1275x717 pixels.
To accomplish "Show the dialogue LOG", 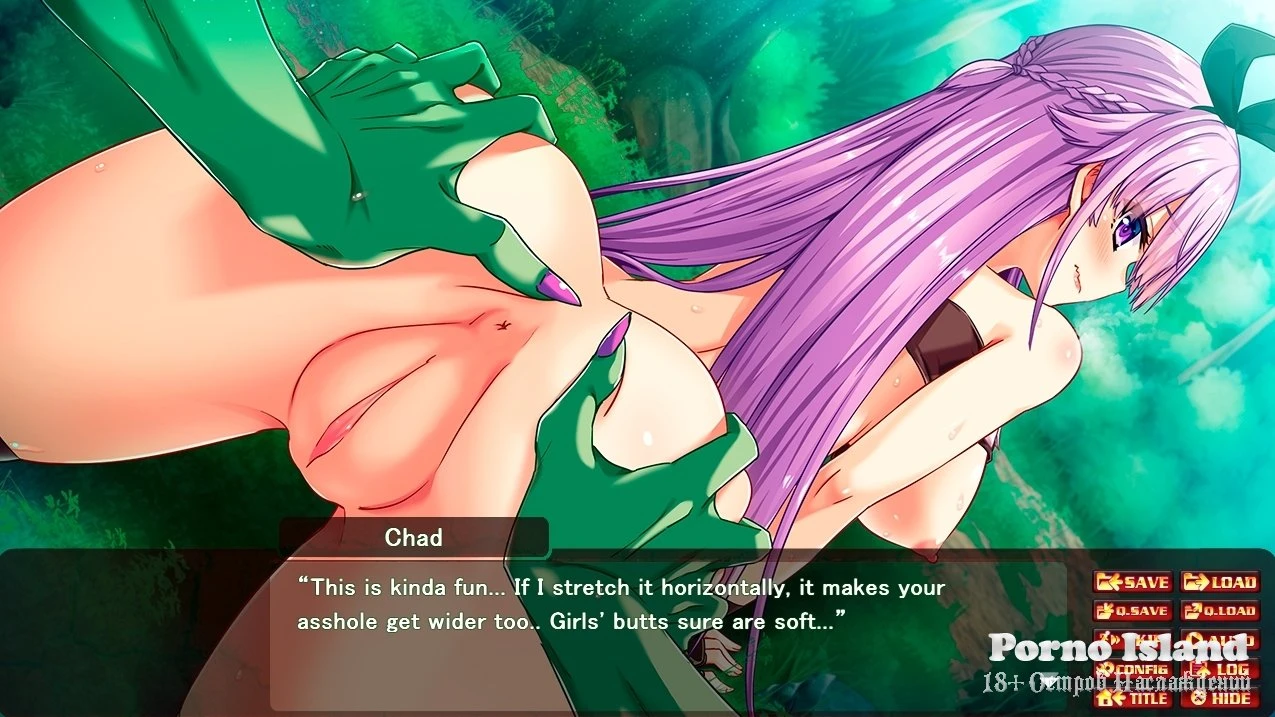I will (1220, 669).
